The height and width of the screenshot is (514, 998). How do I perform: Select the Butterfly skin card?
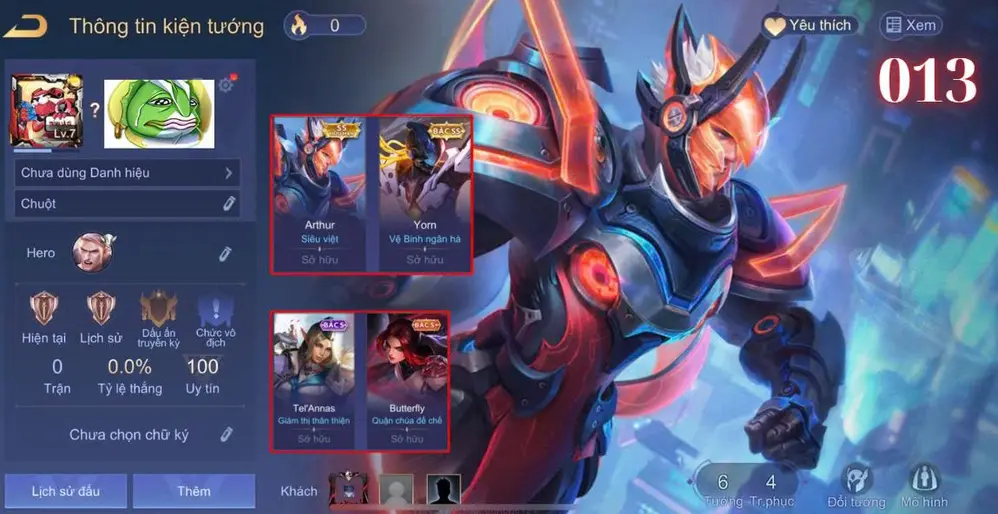408,380
